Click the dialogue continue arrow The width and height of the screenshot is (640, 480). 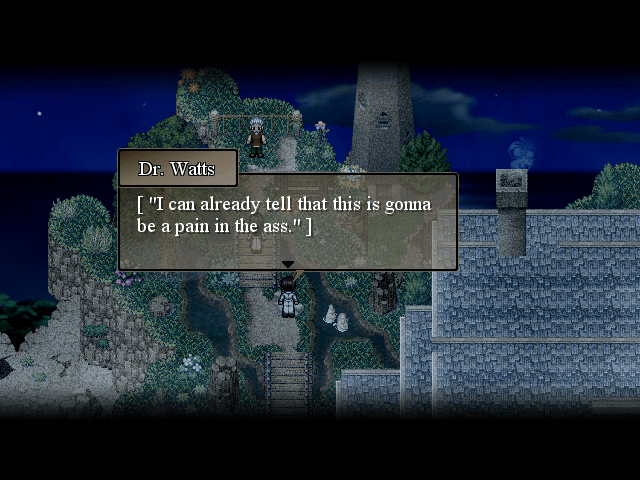[x=288, y=264]
